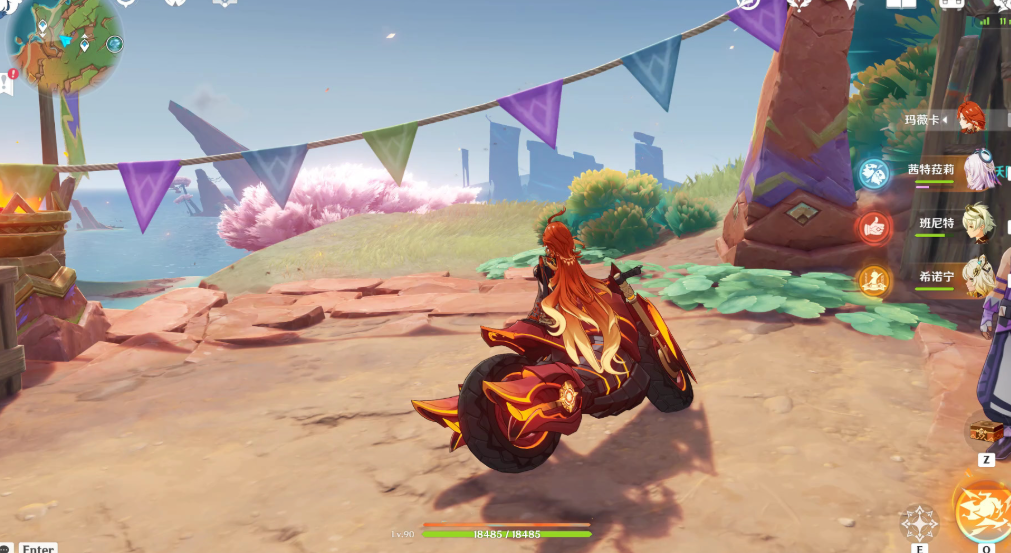Open the book icon in the top bar
This screenshot has width=1011, height=553.
tap(901, 5)
